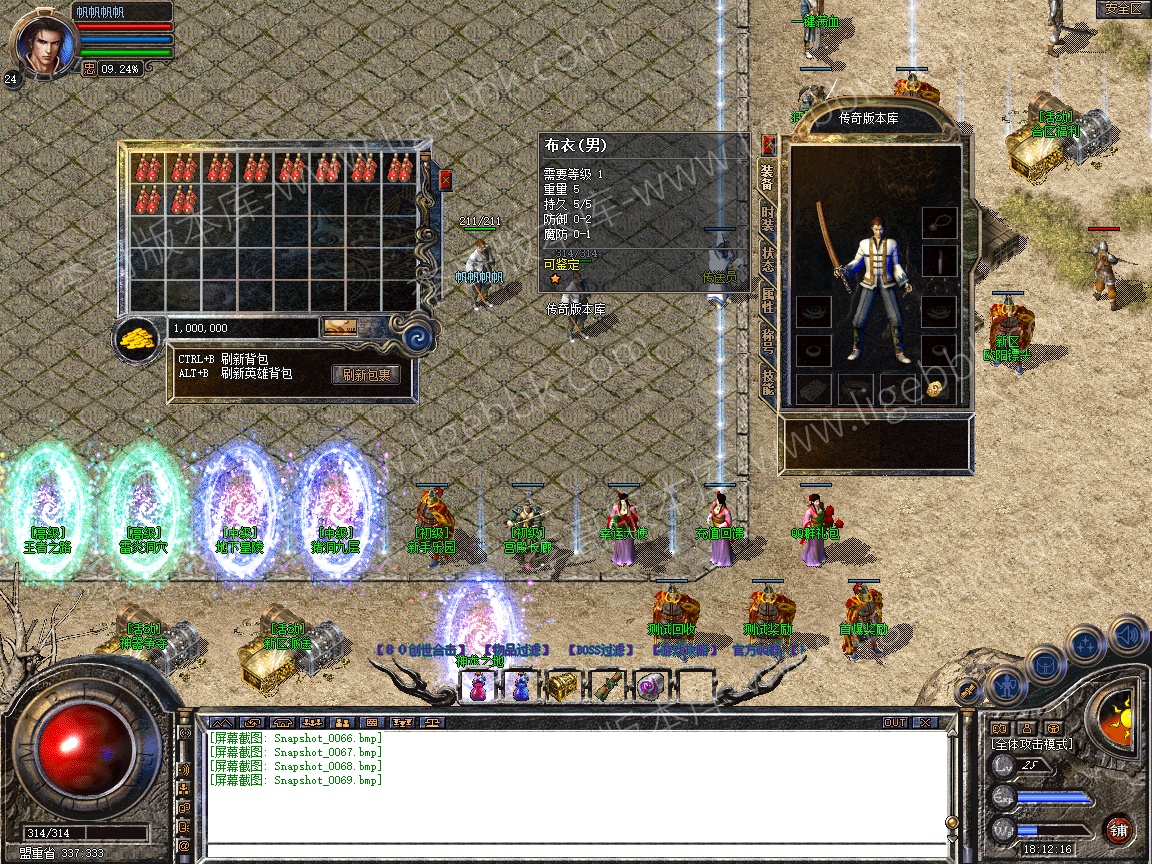Open the BOSS过滤 filter link

point(601,650)
